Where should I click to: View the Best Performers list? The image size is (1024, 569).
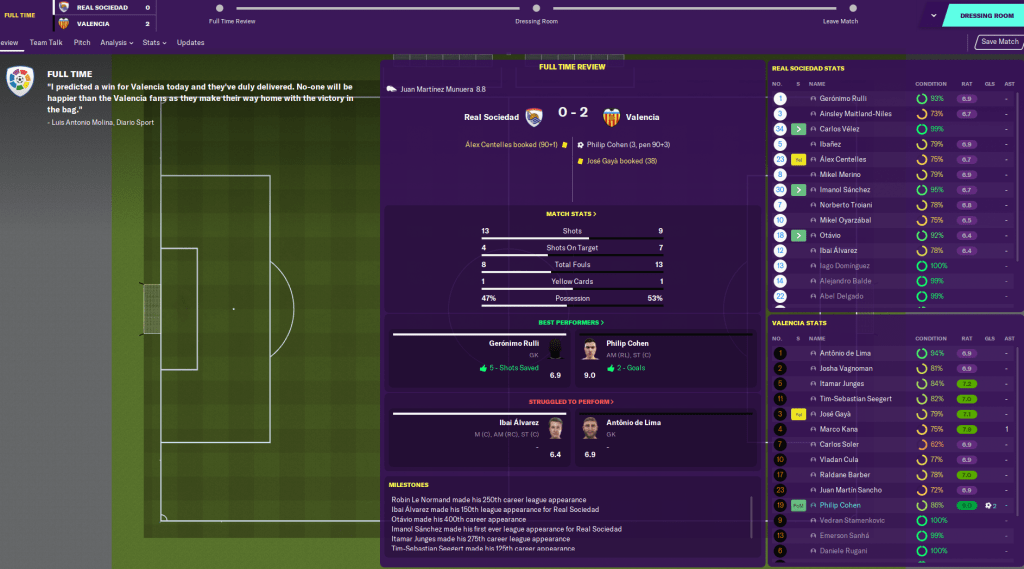[x=571, y=323]
